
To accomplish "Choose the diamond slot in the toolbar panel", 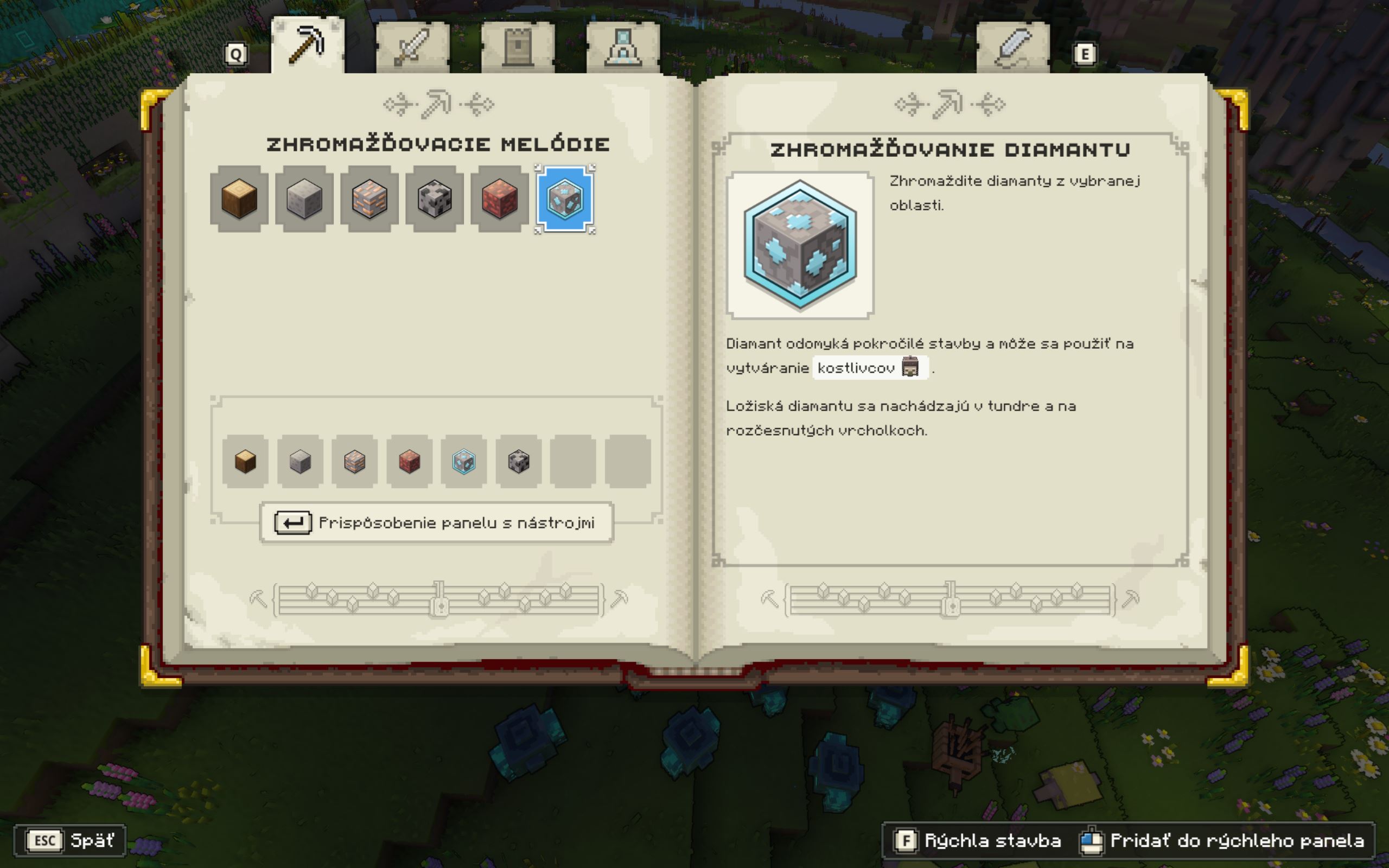I will [x=464, y=462].
